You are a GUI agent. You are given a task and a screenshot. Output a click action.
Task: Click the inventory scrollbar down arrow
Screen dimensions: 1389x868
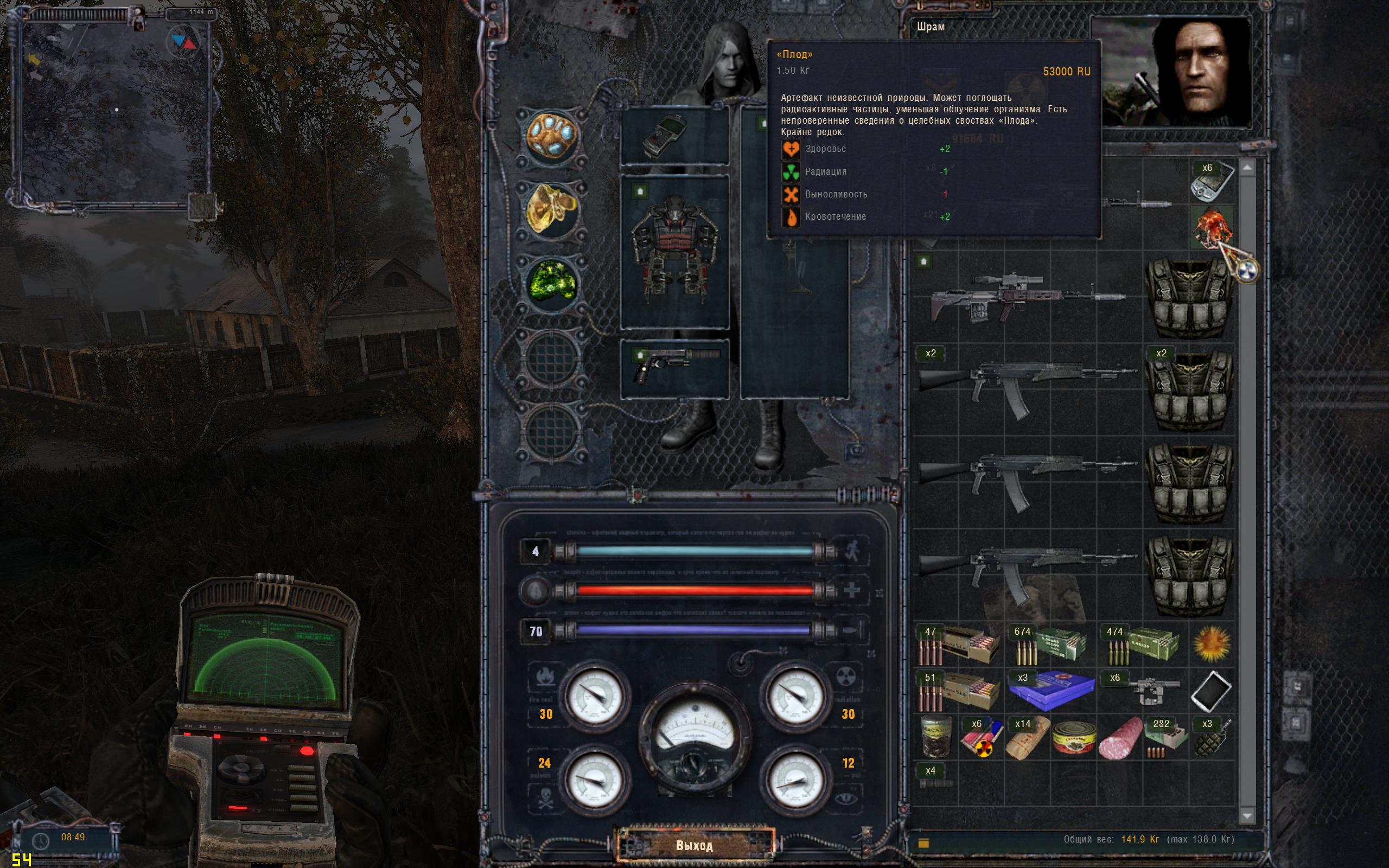(1247, 815)
